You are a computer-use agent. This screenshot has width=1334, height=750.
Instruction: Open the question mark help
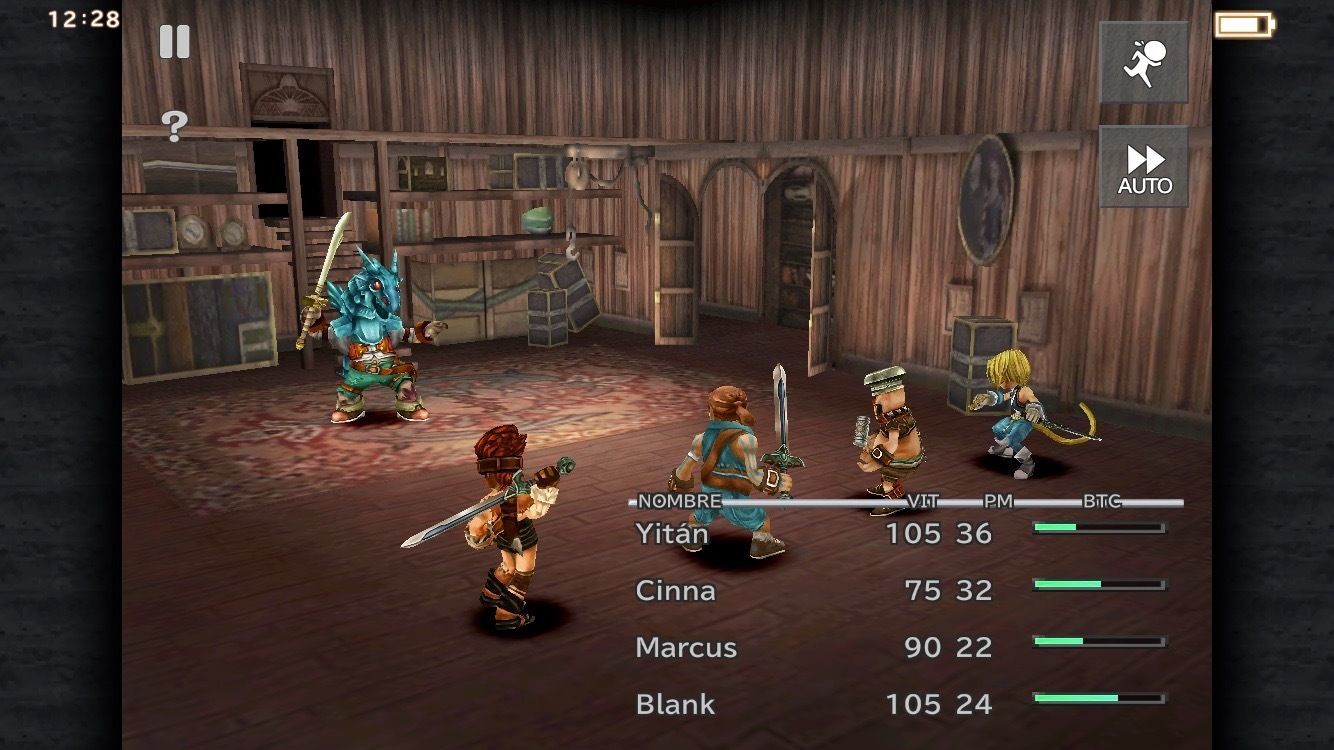(x=174, y=126)
